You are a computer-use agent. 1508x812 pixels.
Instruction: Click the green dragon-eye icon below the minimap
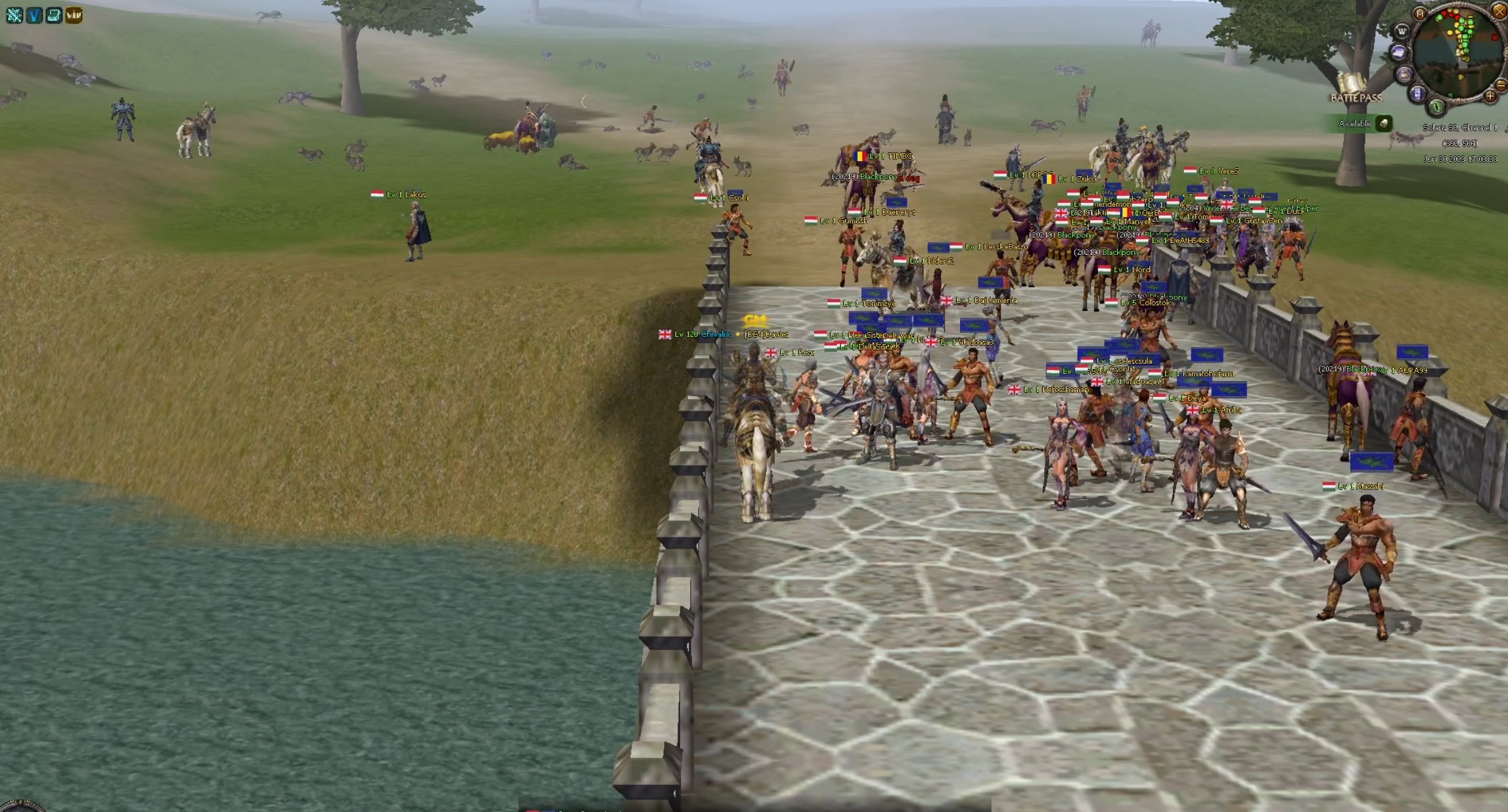pyautogui.click(x=1436, y=107)
